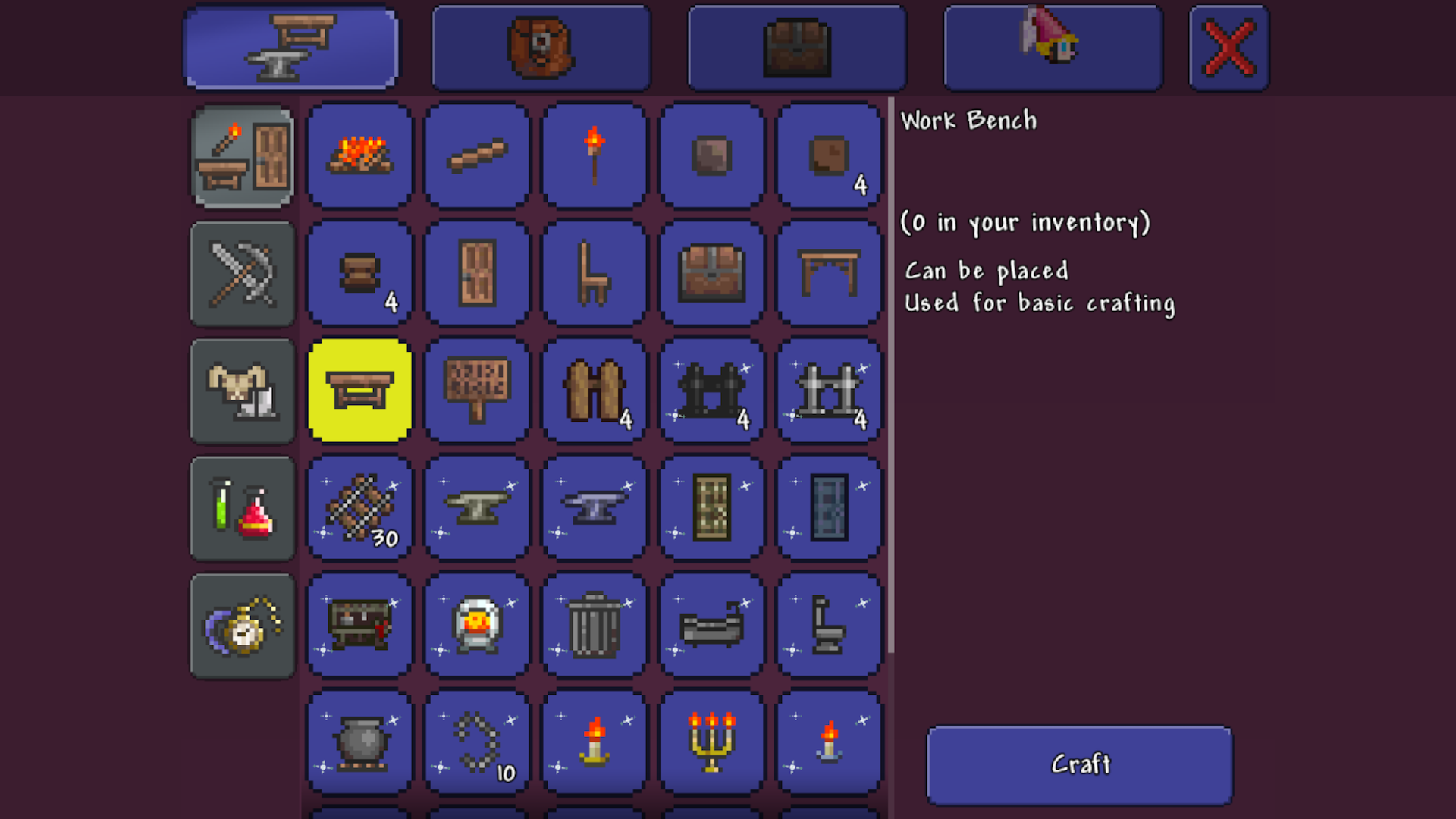
Task: Choose the bathtub recipe
Action: (x=711, y=626)
